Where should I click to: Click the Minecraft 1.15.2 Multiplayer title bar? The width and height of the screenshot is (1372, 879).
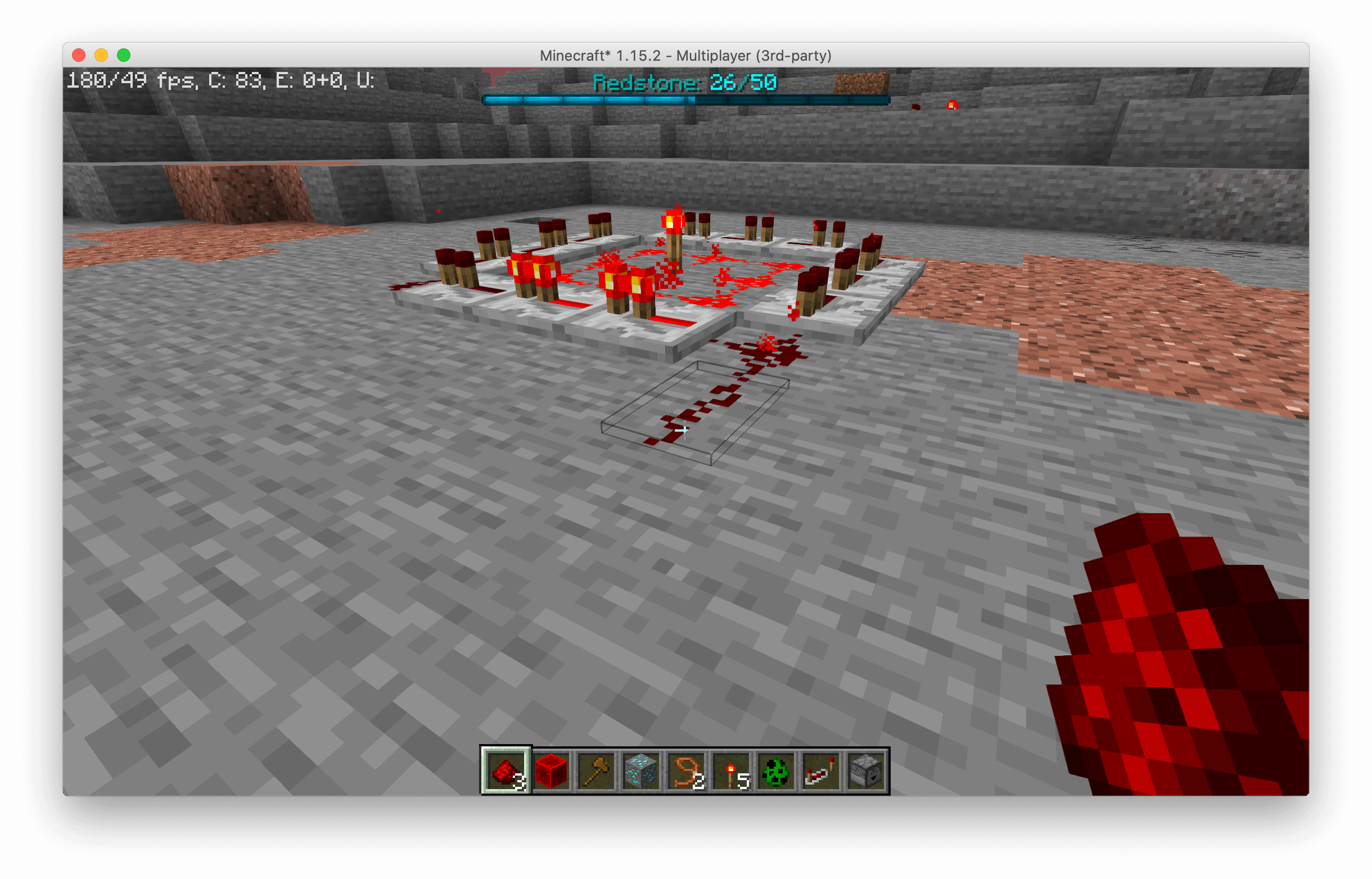click(685, 56)
